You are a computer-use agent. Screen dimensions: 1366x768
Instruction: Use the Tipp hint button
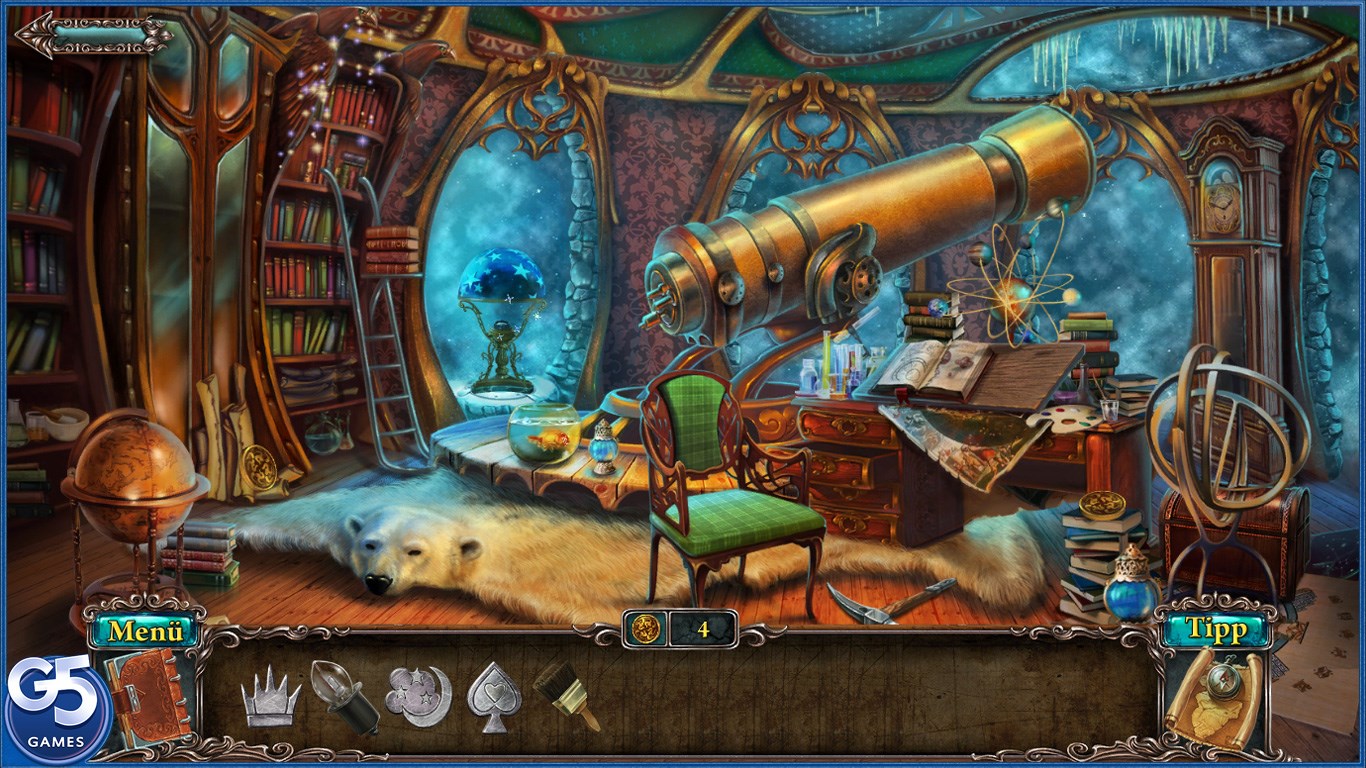[x=1215, y=629]
